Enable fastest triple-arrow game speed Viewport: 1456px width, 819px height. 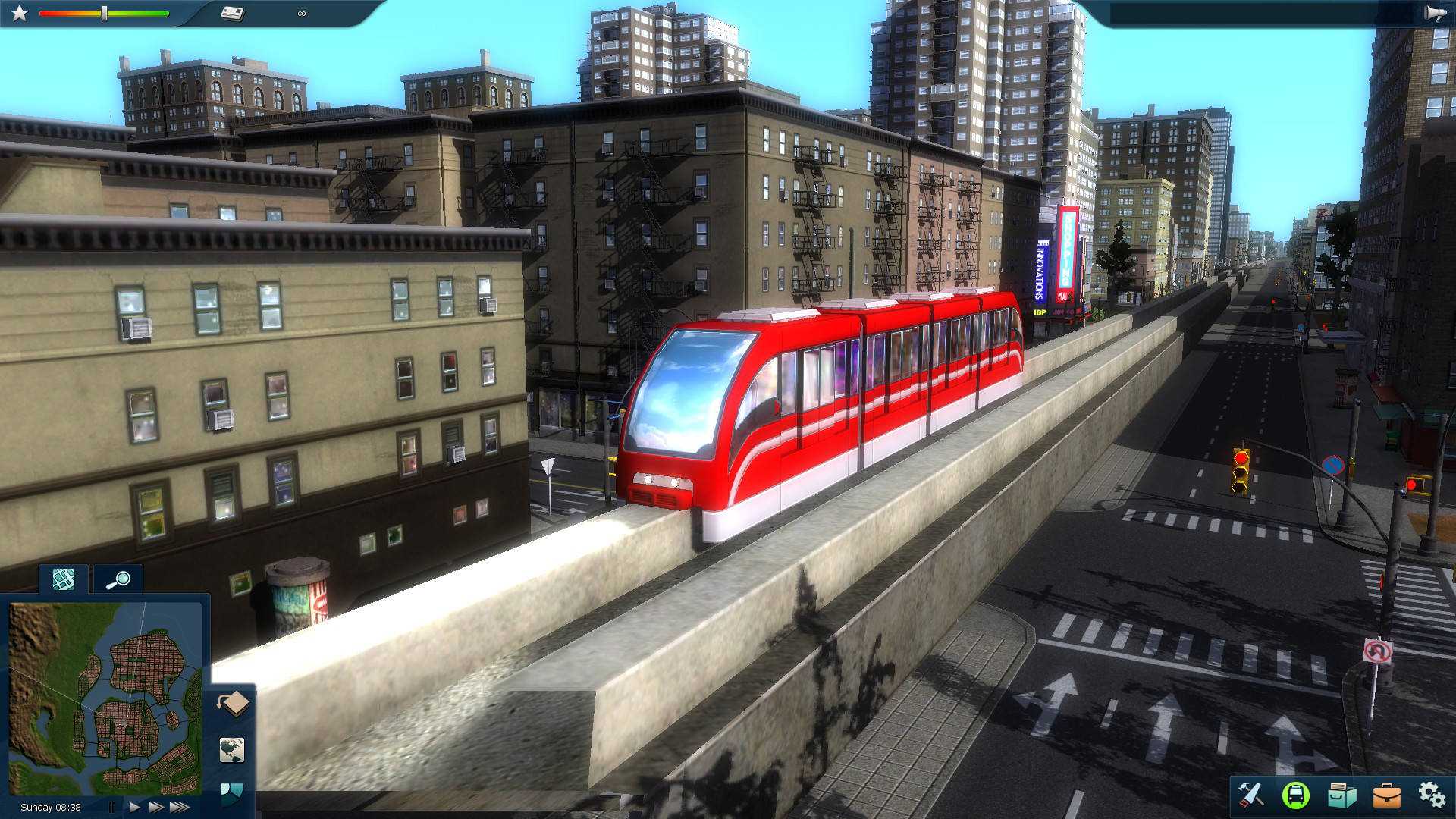click(182, 806)
